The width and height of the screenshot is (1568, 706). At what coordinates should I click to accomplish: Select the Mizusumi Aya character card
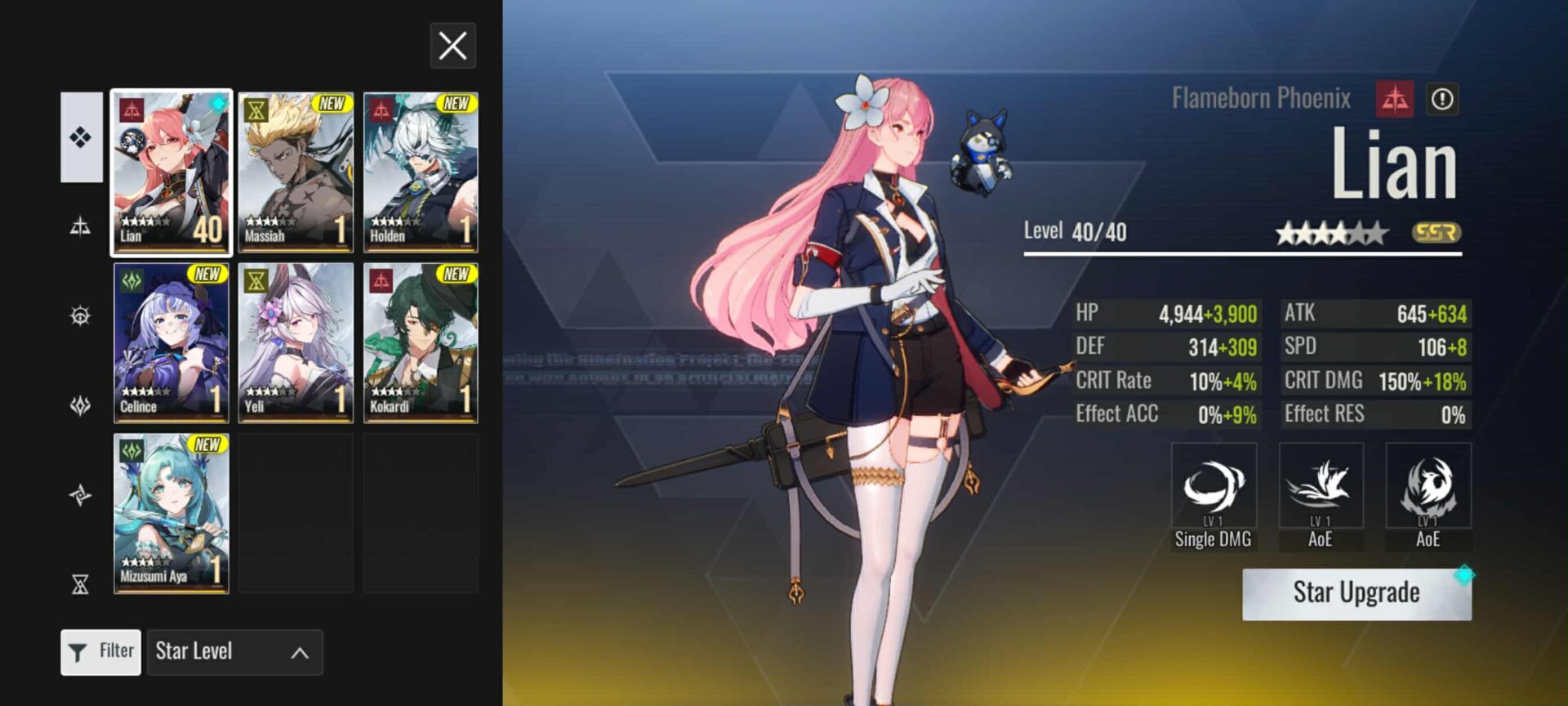(171, 513)
